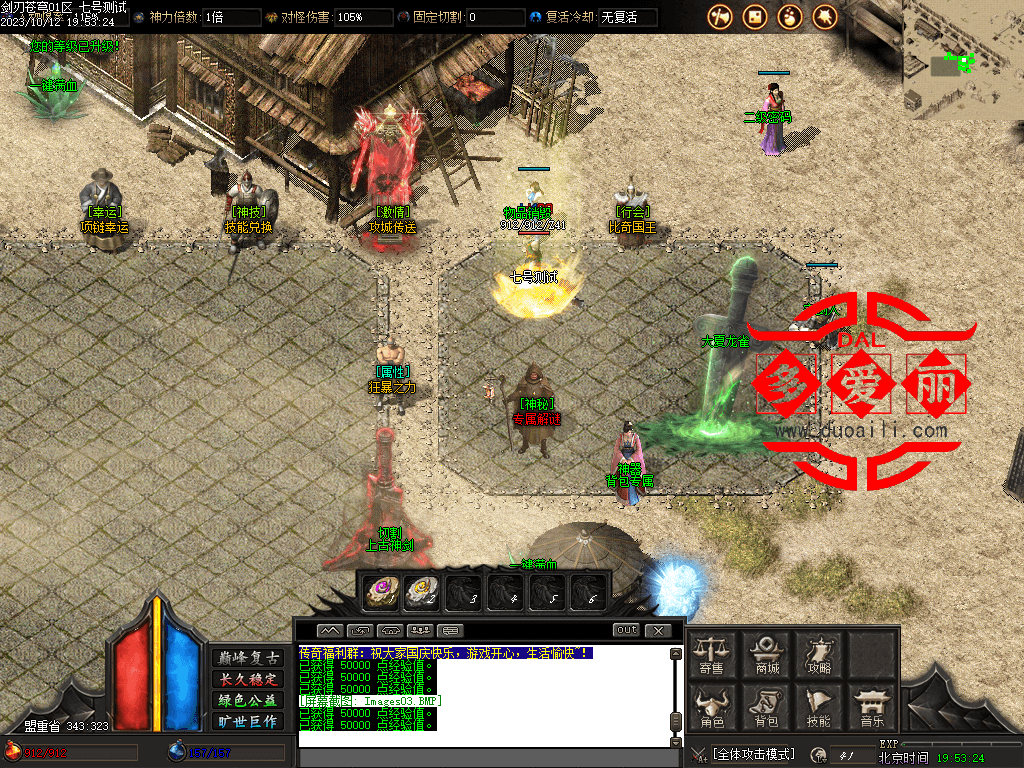Toggle the 音乐 music button

pyautogui.click(x=872, y=708)
